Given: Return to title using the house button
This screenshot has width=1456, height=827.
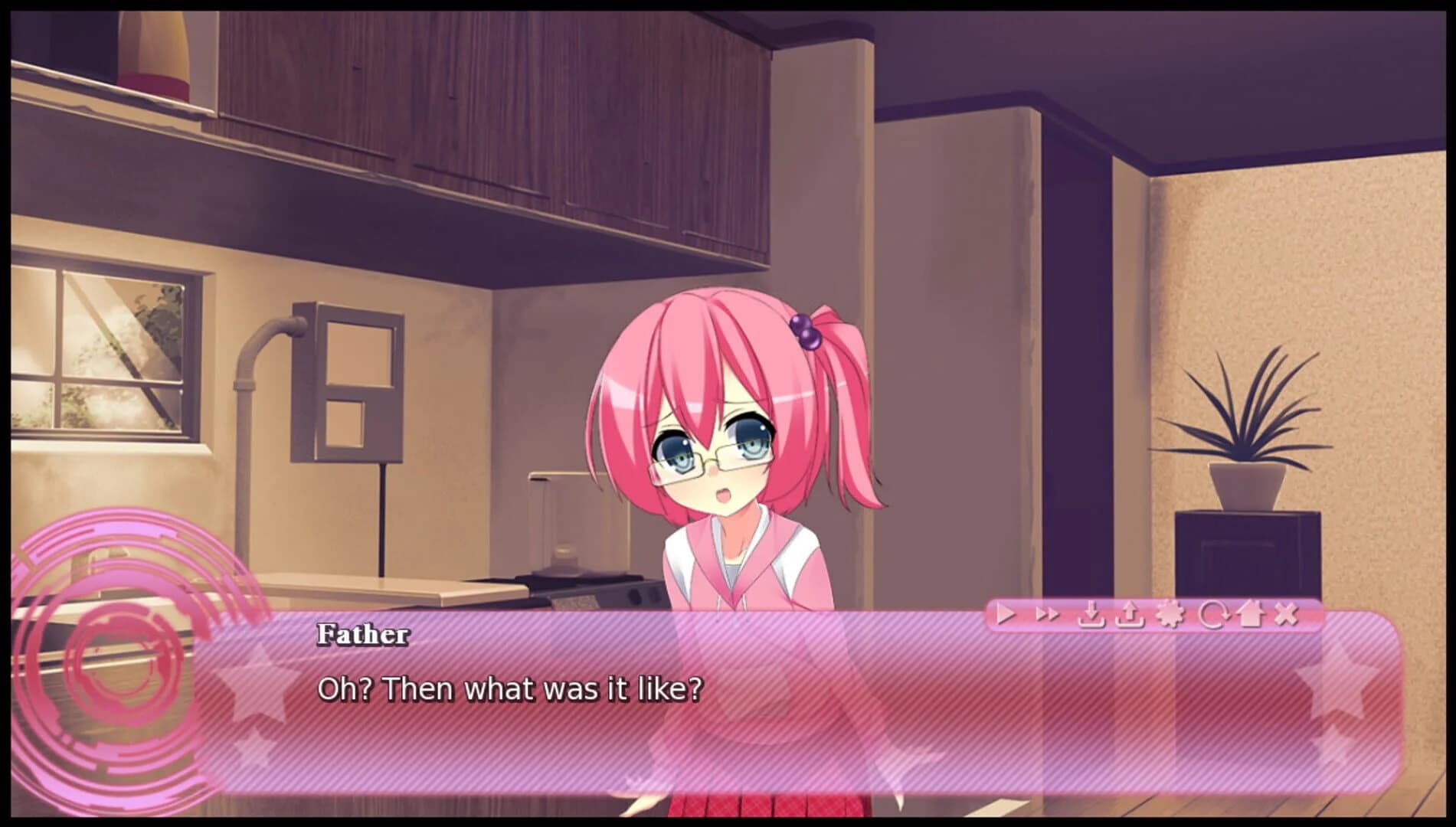Looking at the screenshot, I should [x=1252, y=613].
